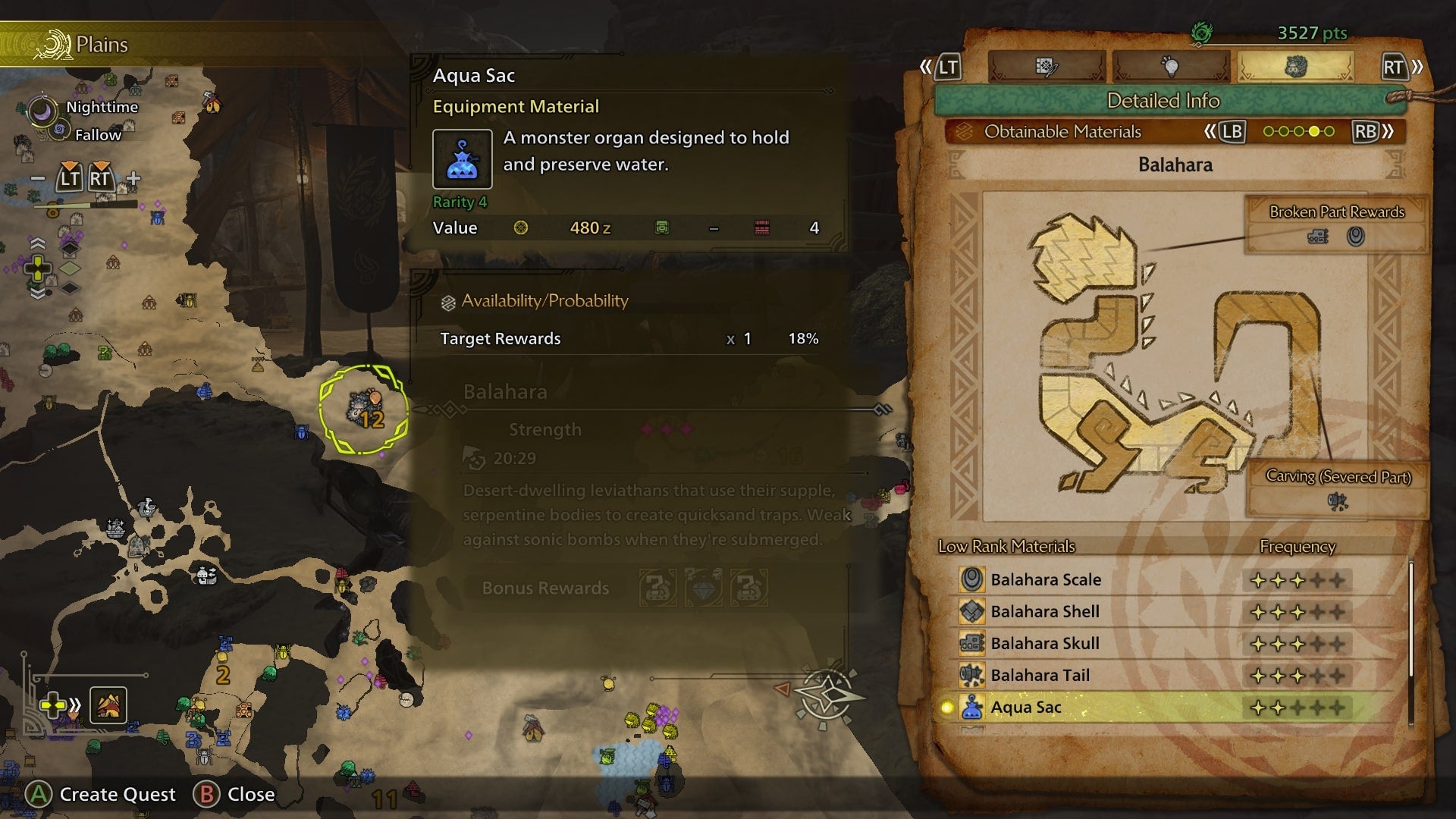Zoom out the map with the minus button

coord(37,179)
